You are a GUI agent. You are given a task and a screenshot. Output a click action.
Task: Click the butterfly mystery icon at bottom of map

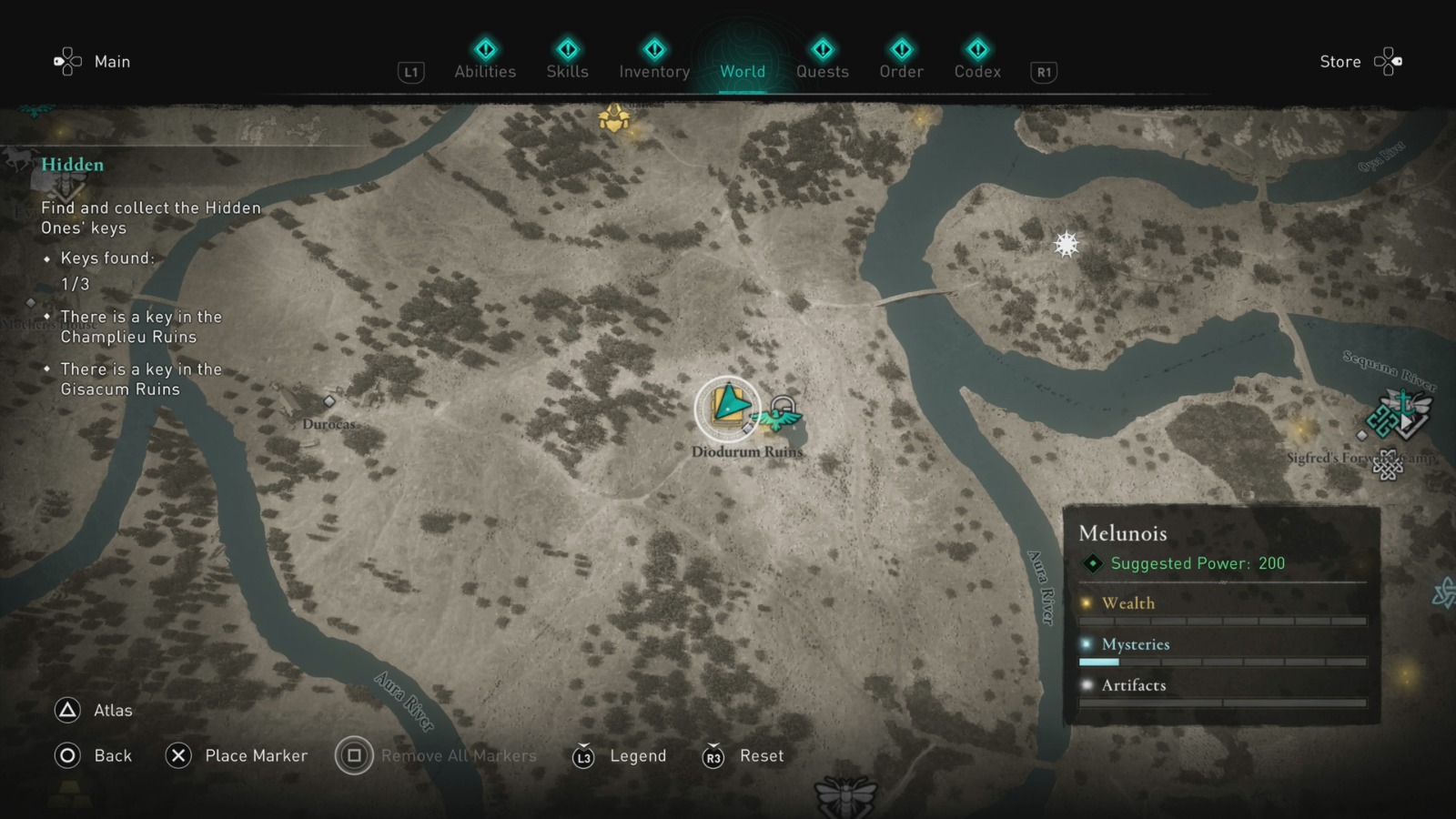click(844, 799)
